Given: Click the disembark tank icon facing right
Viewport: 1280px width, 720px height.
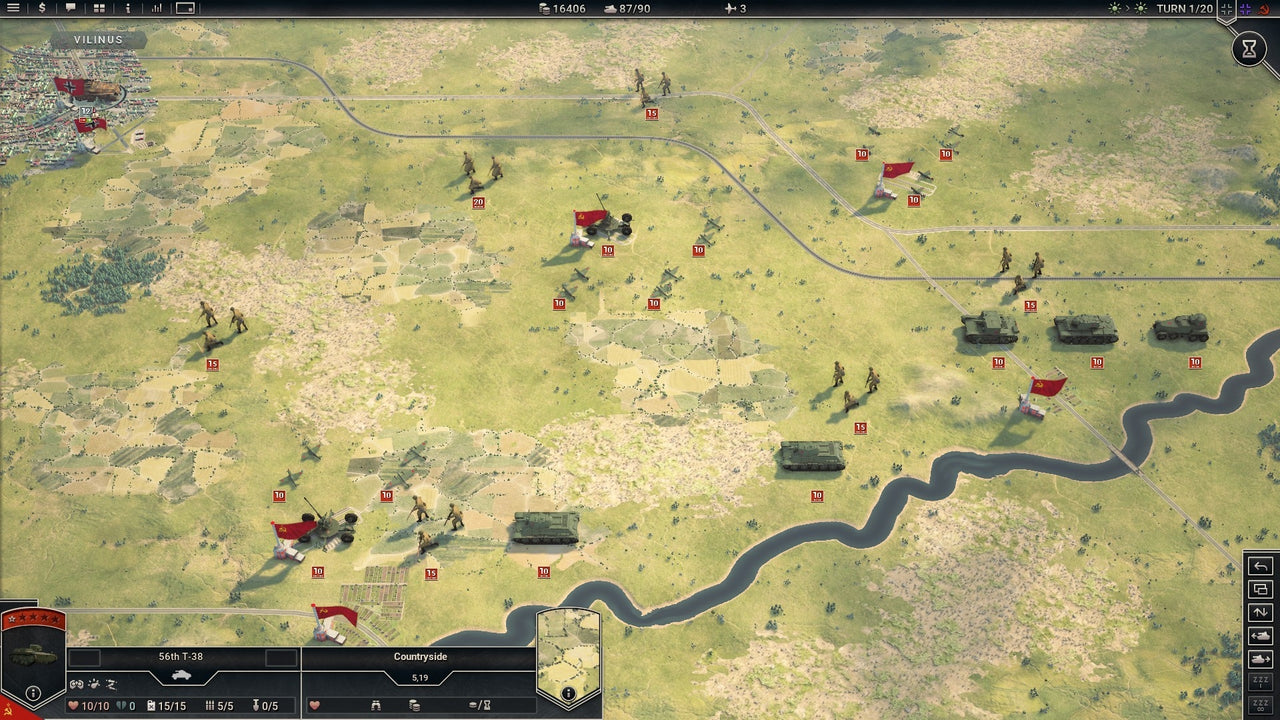Looking at the screenshot, I should tap(1261, 659).
